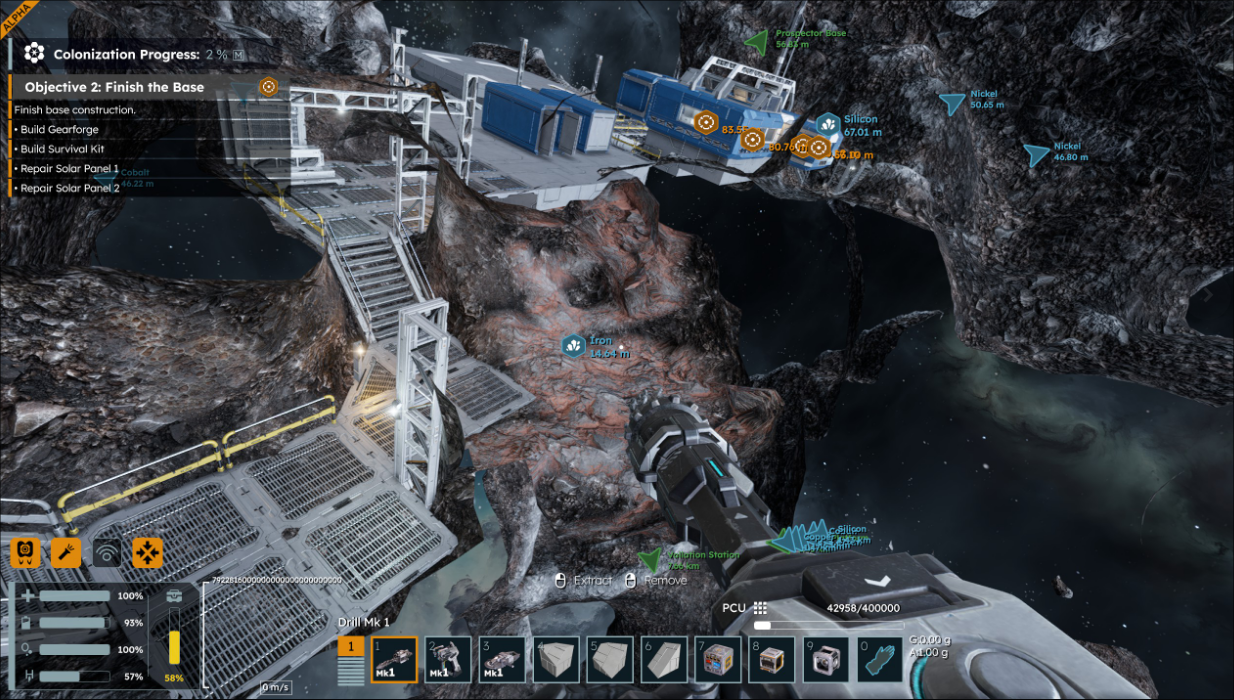The image size is (1234, 700).
Task: Pick the sloped block in slot 6
Action: tap(664, 660)
